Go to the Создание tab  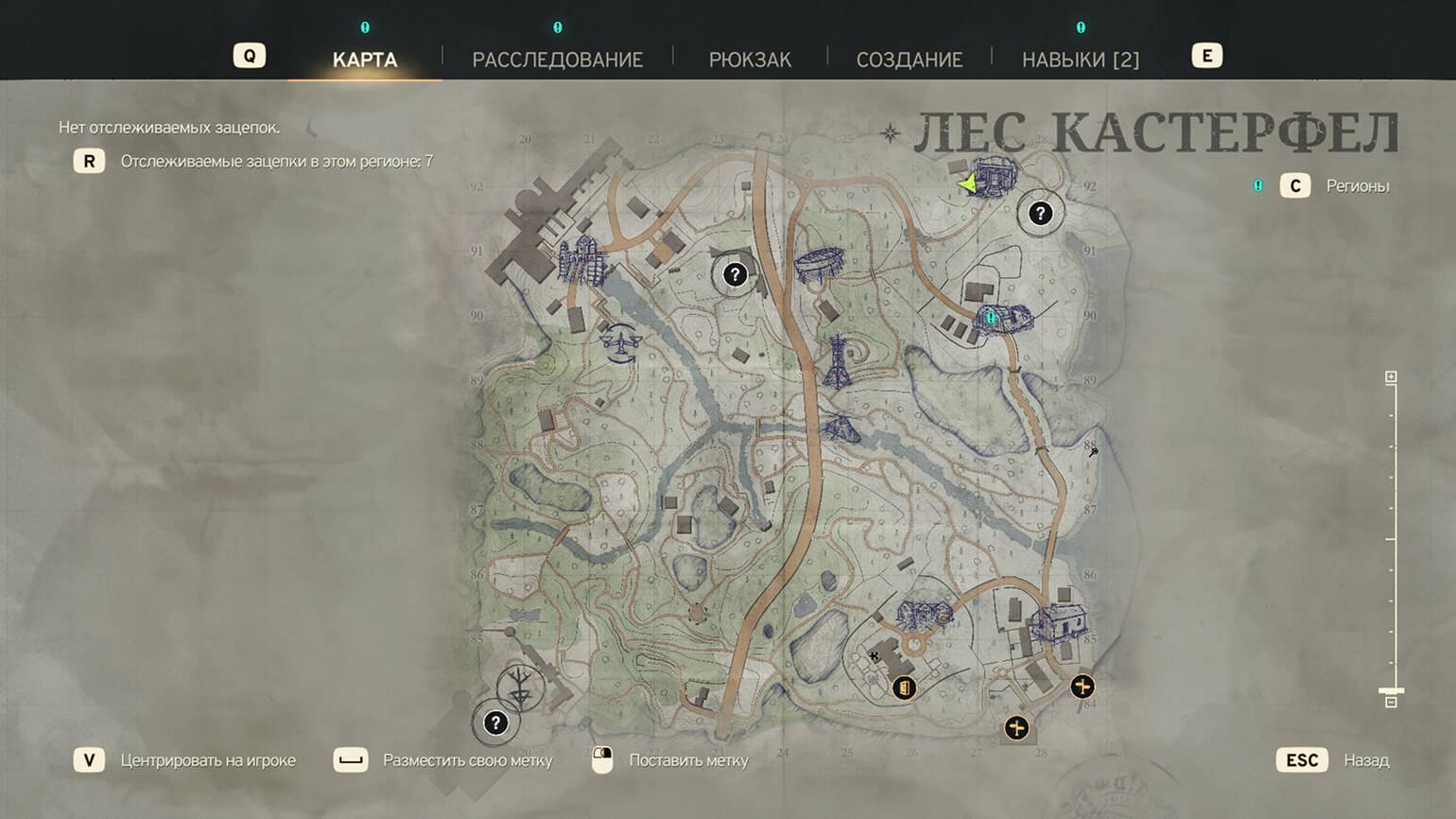(x=909, y=60)
